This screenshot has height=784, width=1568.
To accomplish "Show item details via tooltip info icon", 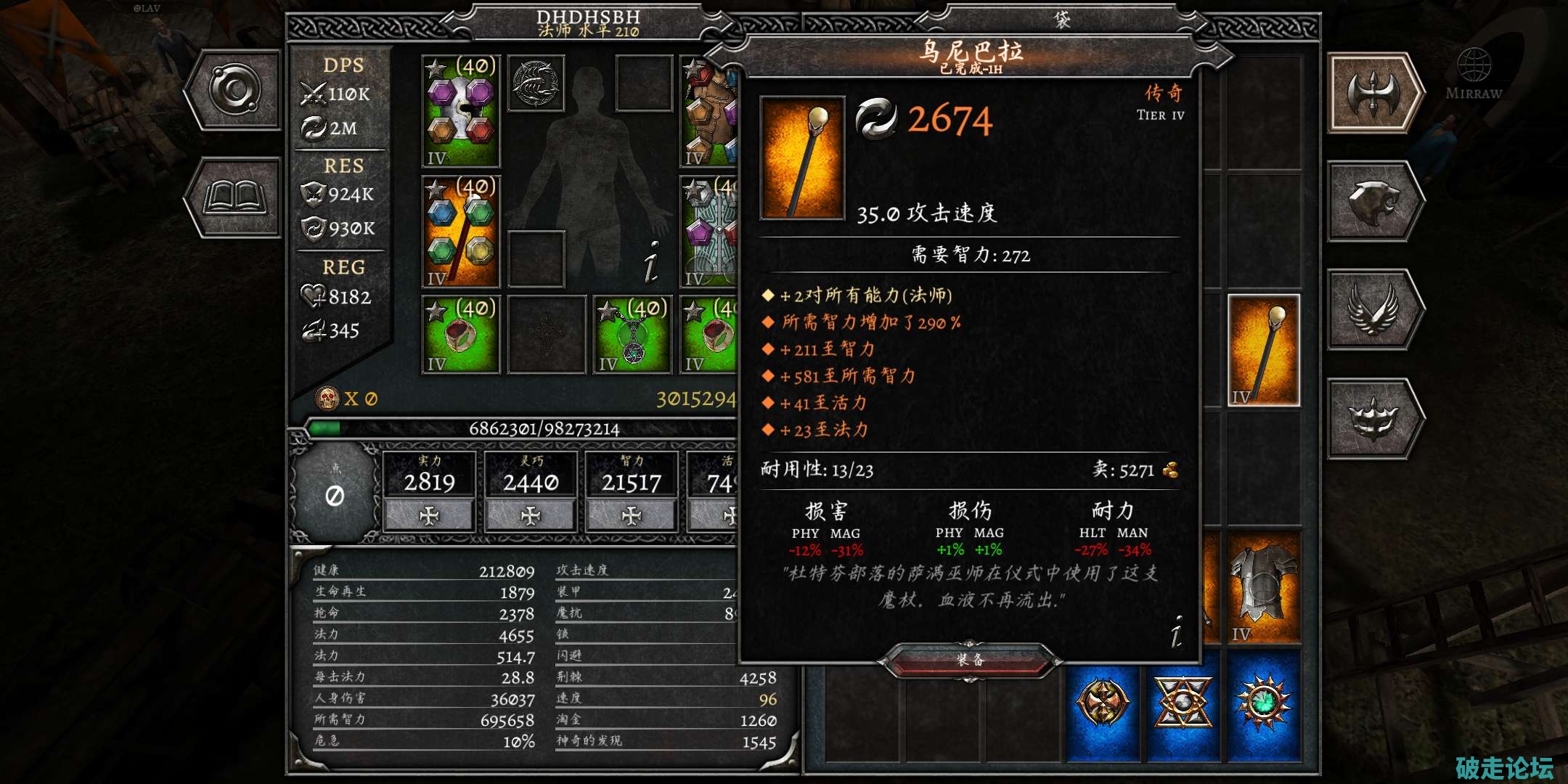I will tap(1176, 630).
